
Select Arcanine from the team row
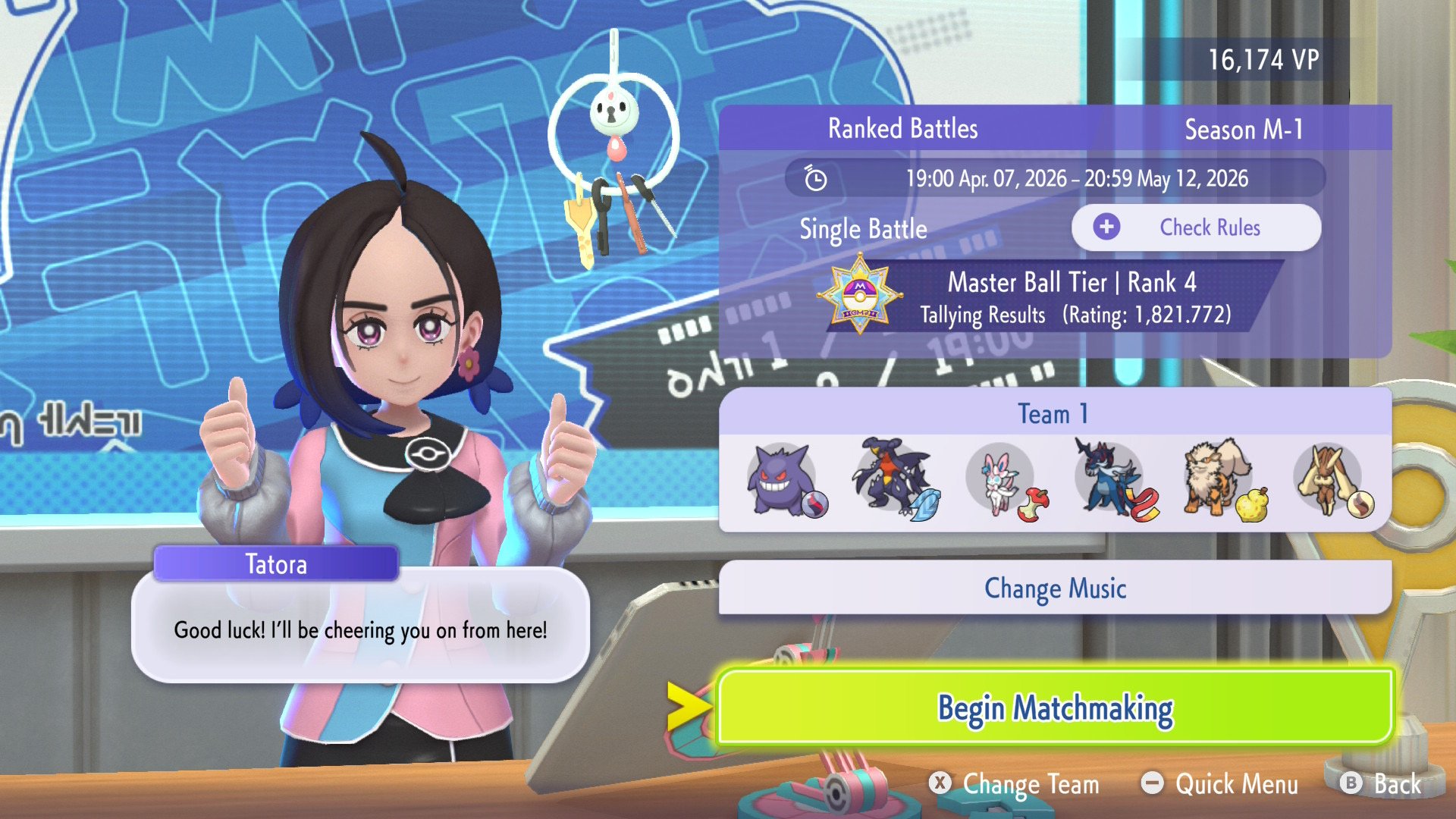pos(1218,479)
